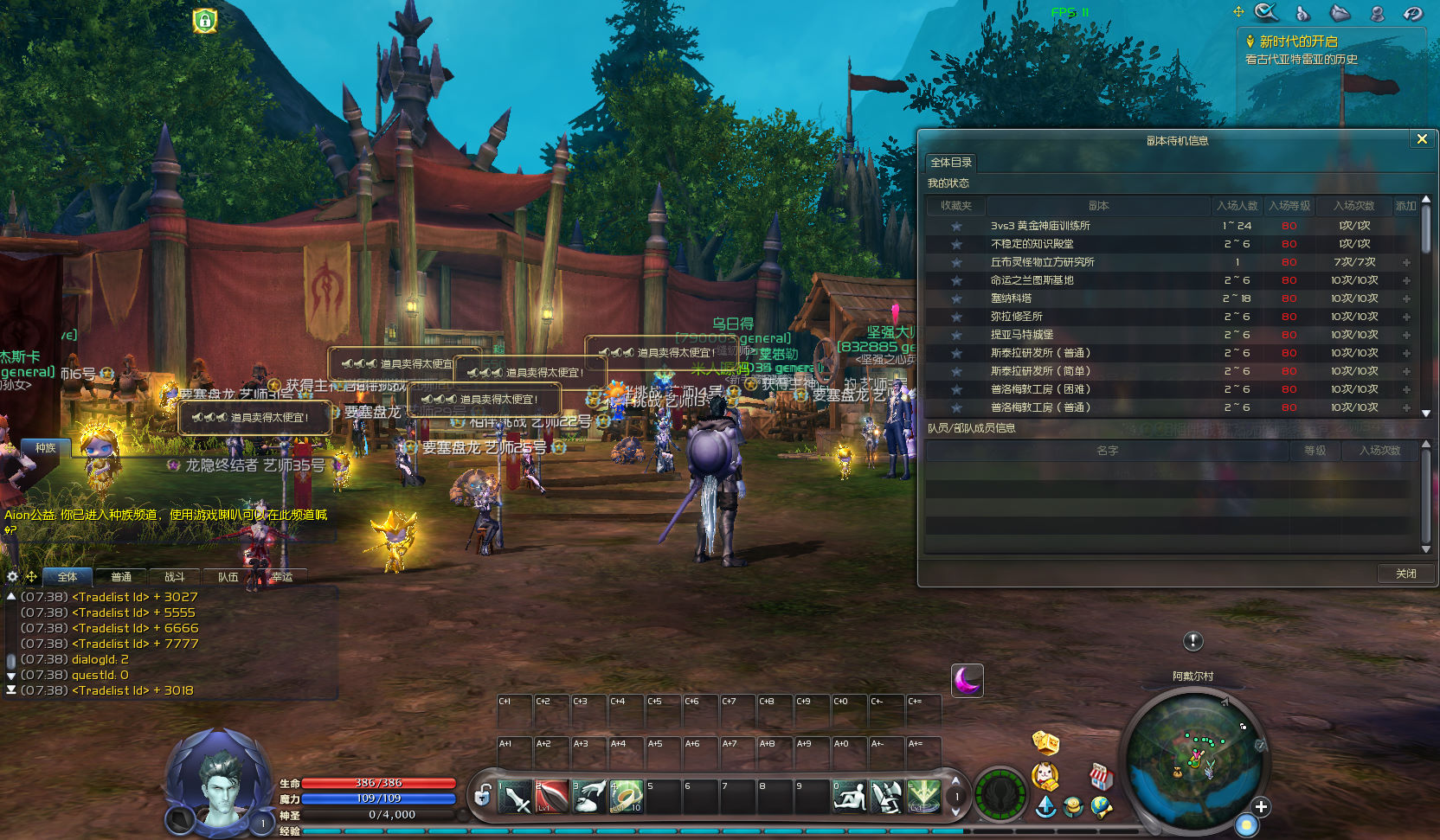Zoom in the minimap with plus button

pos(1262,807)
